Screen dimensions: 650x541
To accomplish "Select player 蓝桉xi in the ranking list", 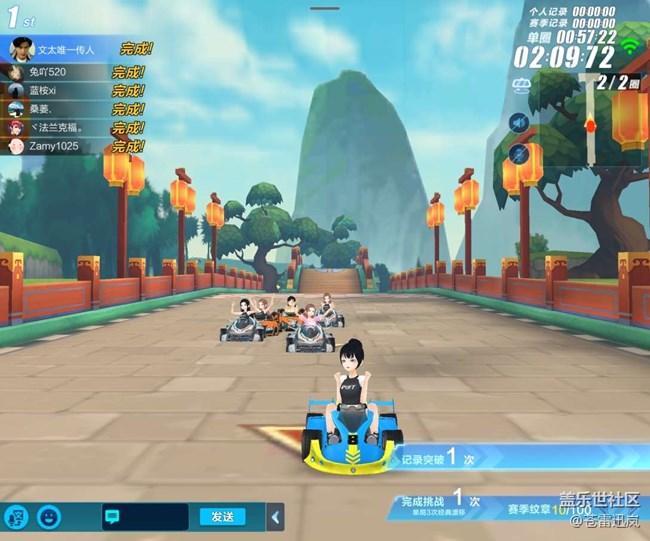I will [x=55, y=91].
